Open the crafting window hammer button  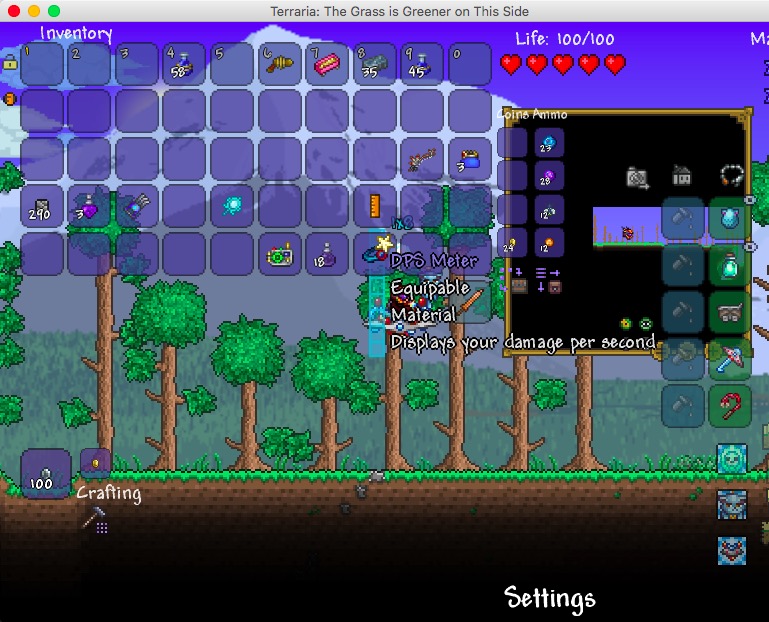(94, 518)
